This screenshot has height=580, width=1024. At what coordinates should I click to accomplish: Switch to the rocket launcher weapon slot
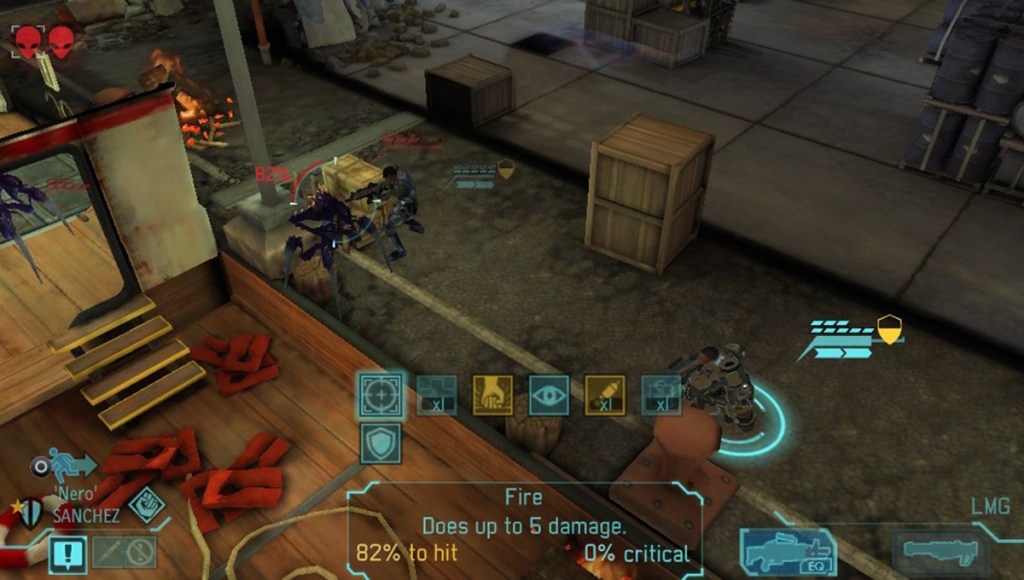coord(939,551)
